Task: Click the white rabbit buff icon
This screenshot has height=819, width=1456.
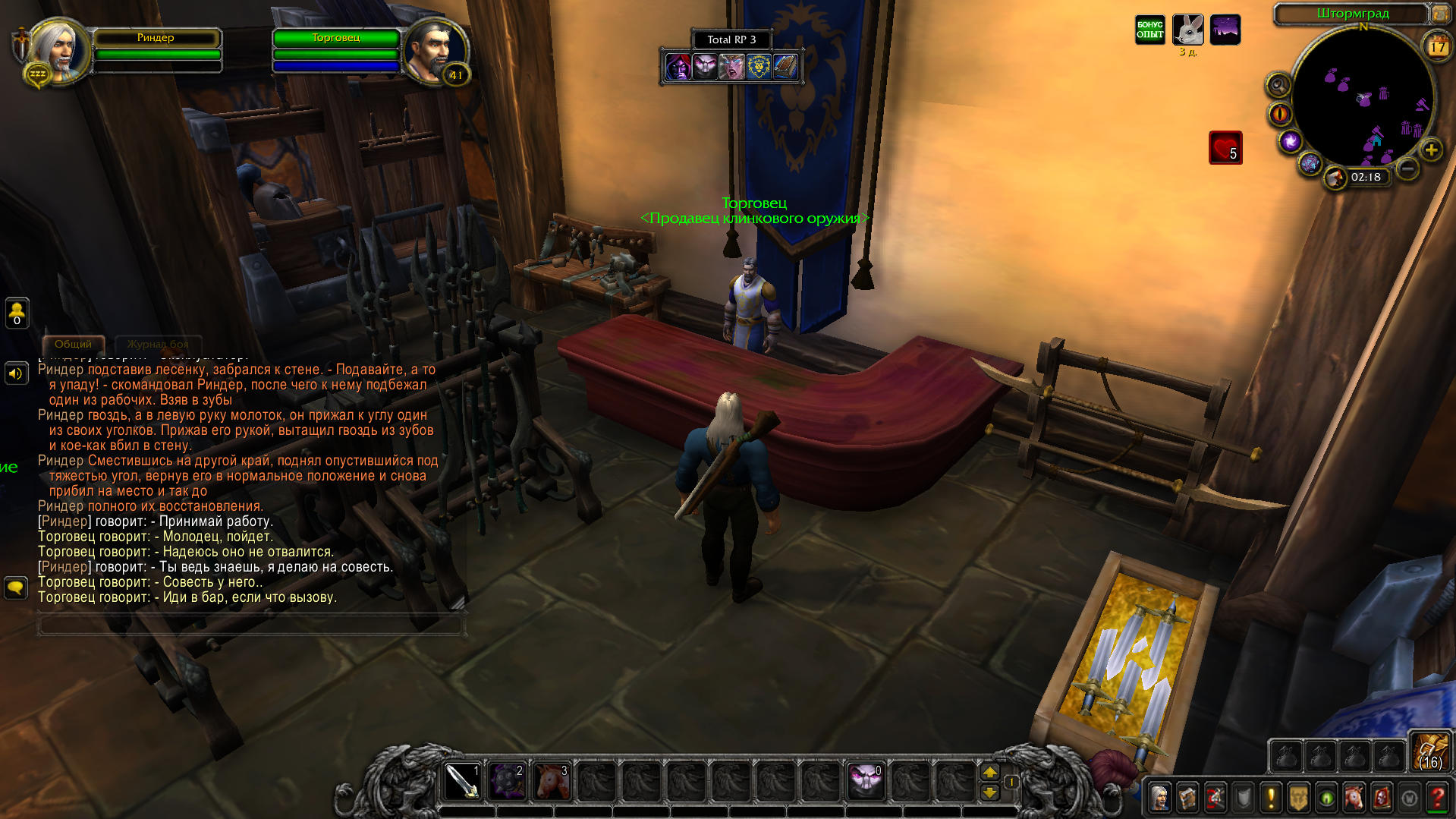Action: 1187,30
